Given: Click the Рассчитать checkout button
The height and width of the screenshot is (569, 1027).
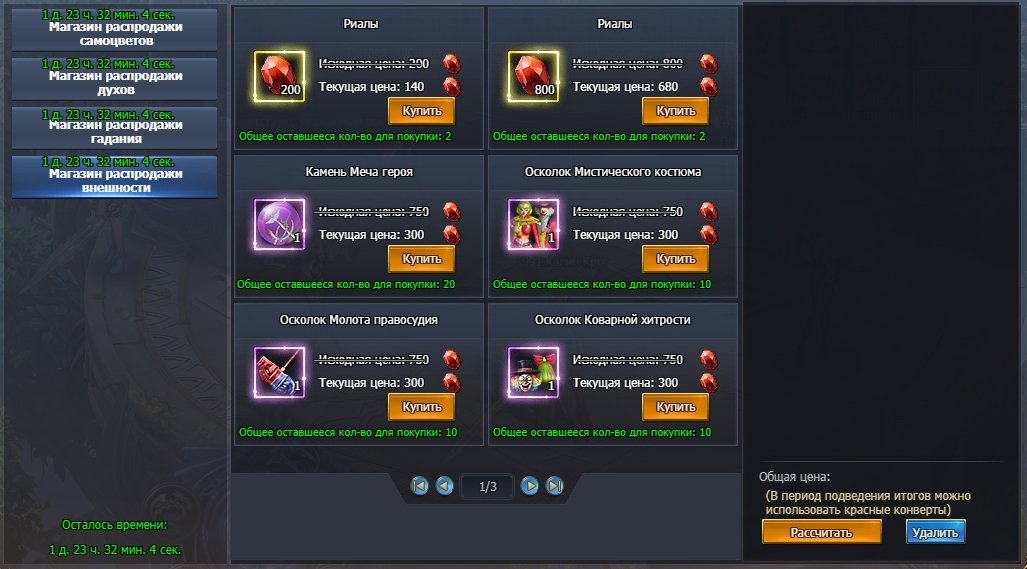Looking at the screenshot, I should [x=821, y=532].
